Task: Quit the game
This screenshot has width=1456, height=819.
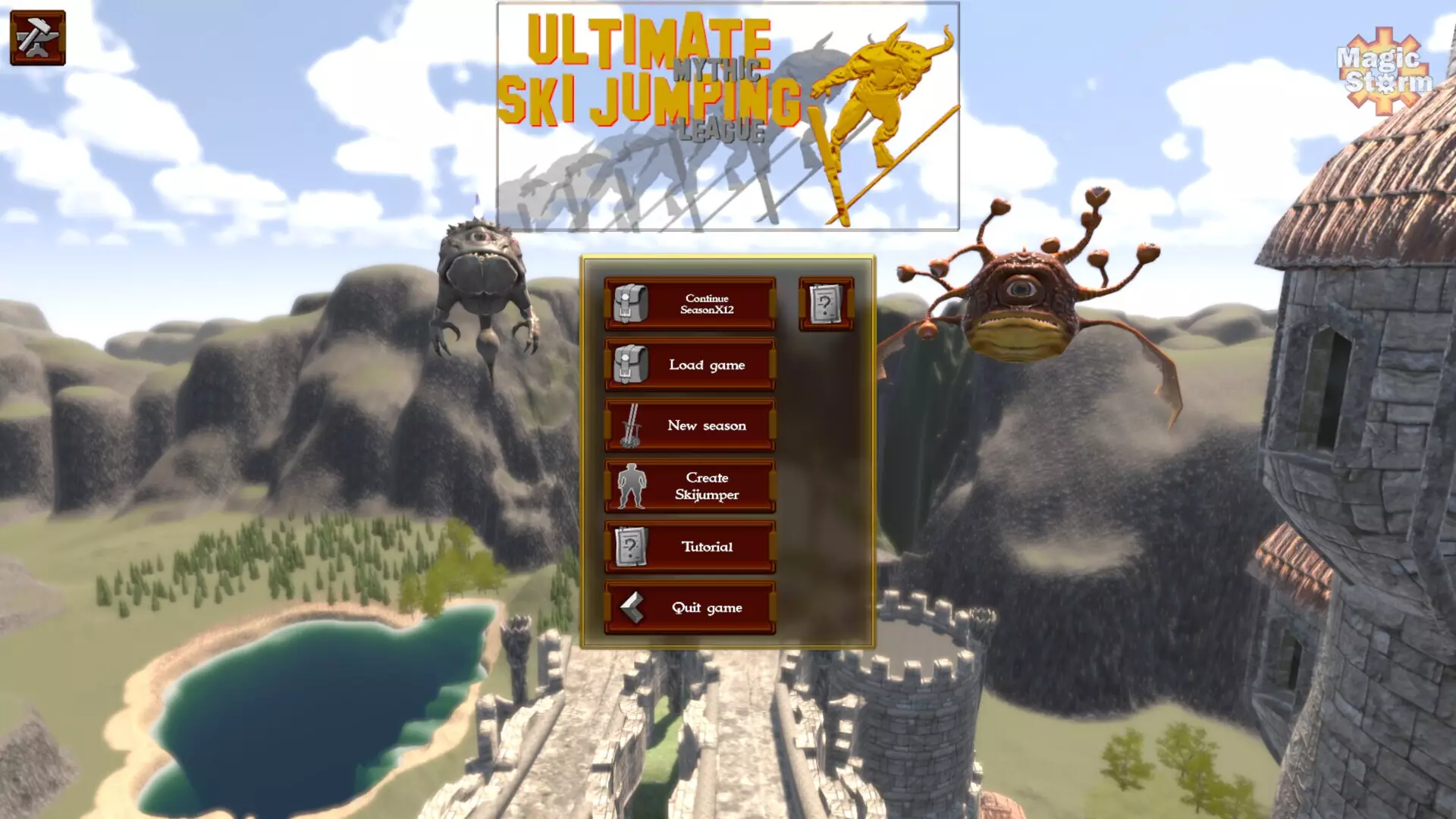Action: tap(705, 607)
